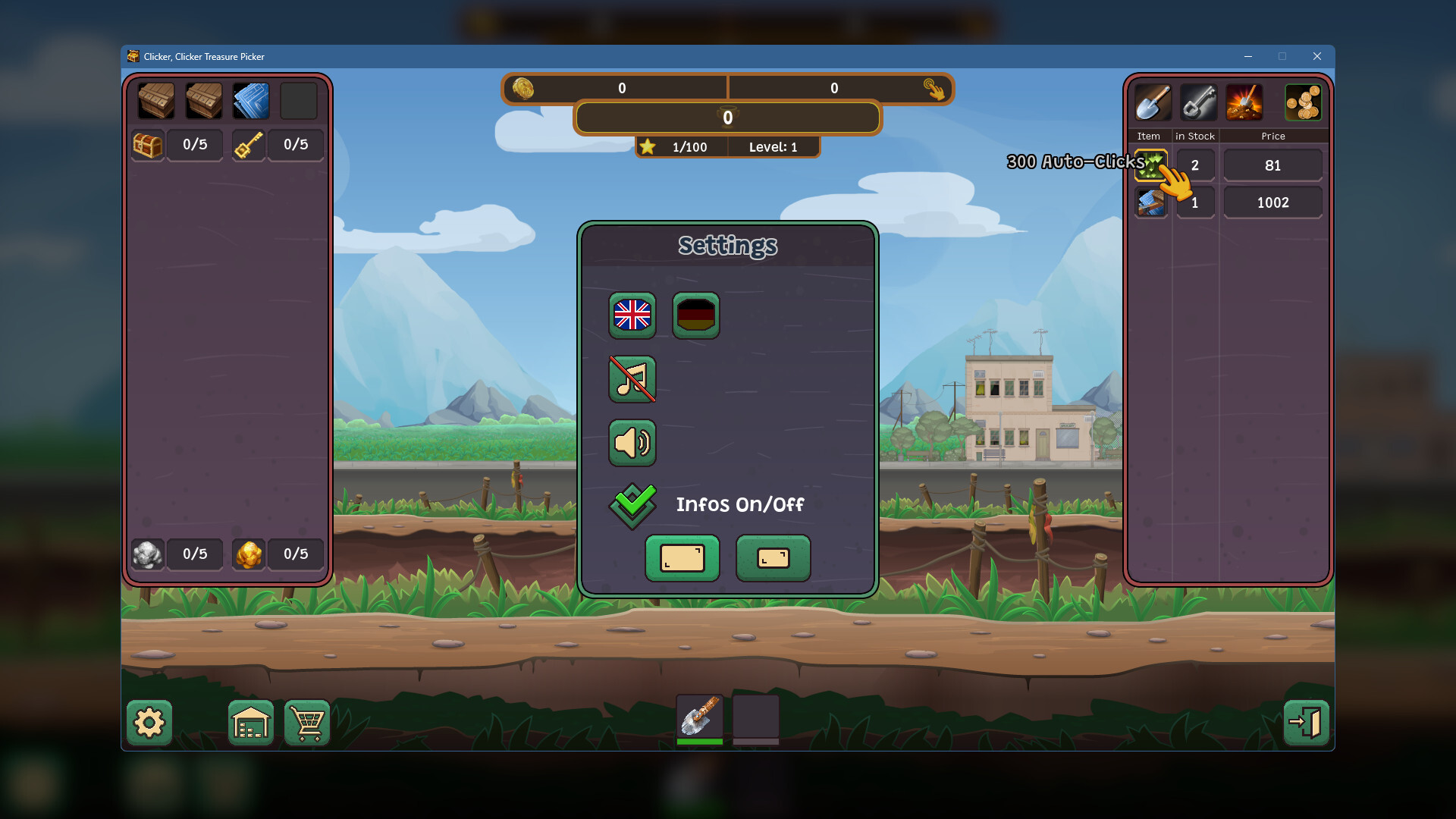Toggle the sound effects speaker in Settings

pos(632,443)
